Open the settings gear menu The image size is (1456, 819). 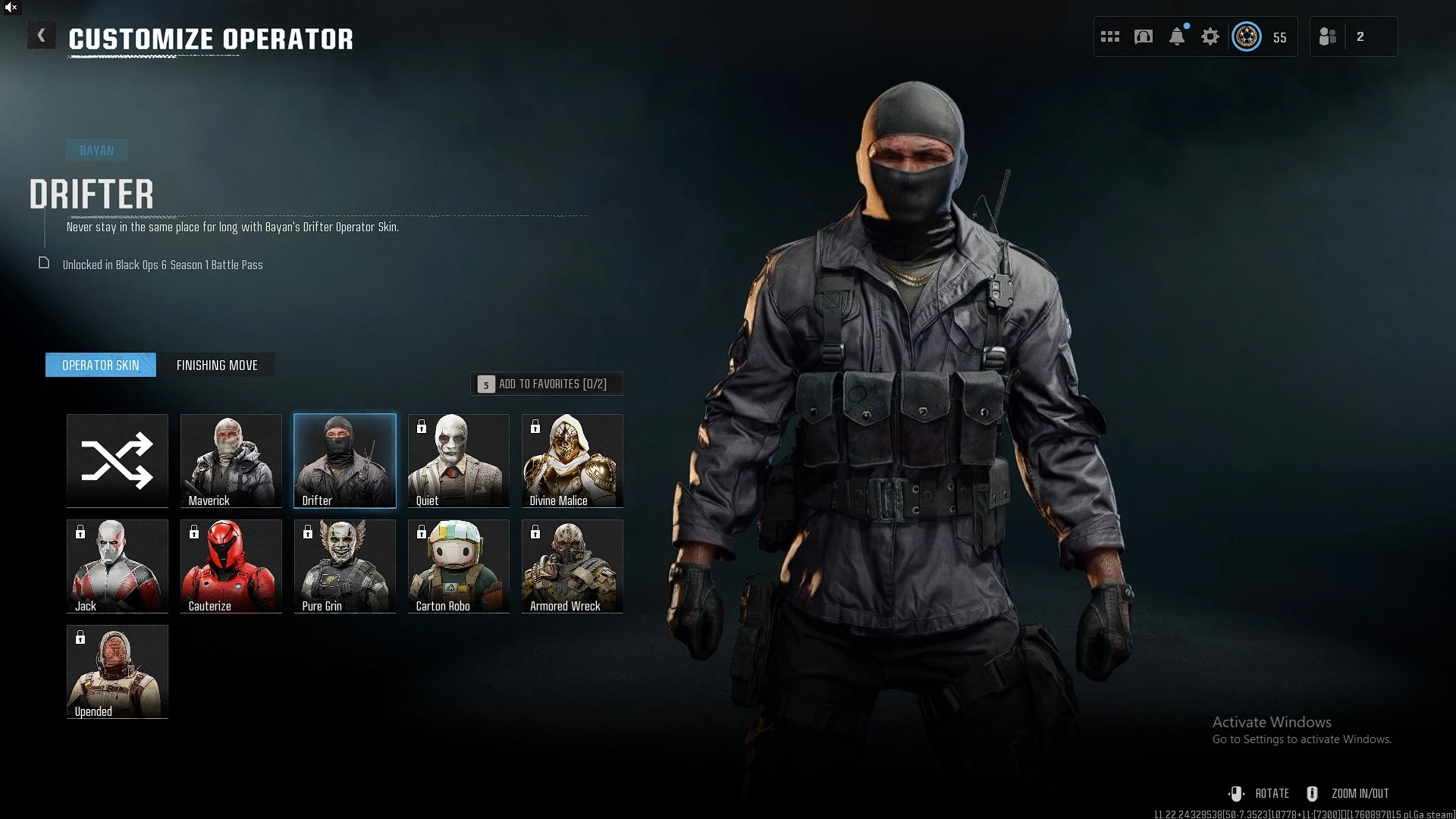point(1210,36)
